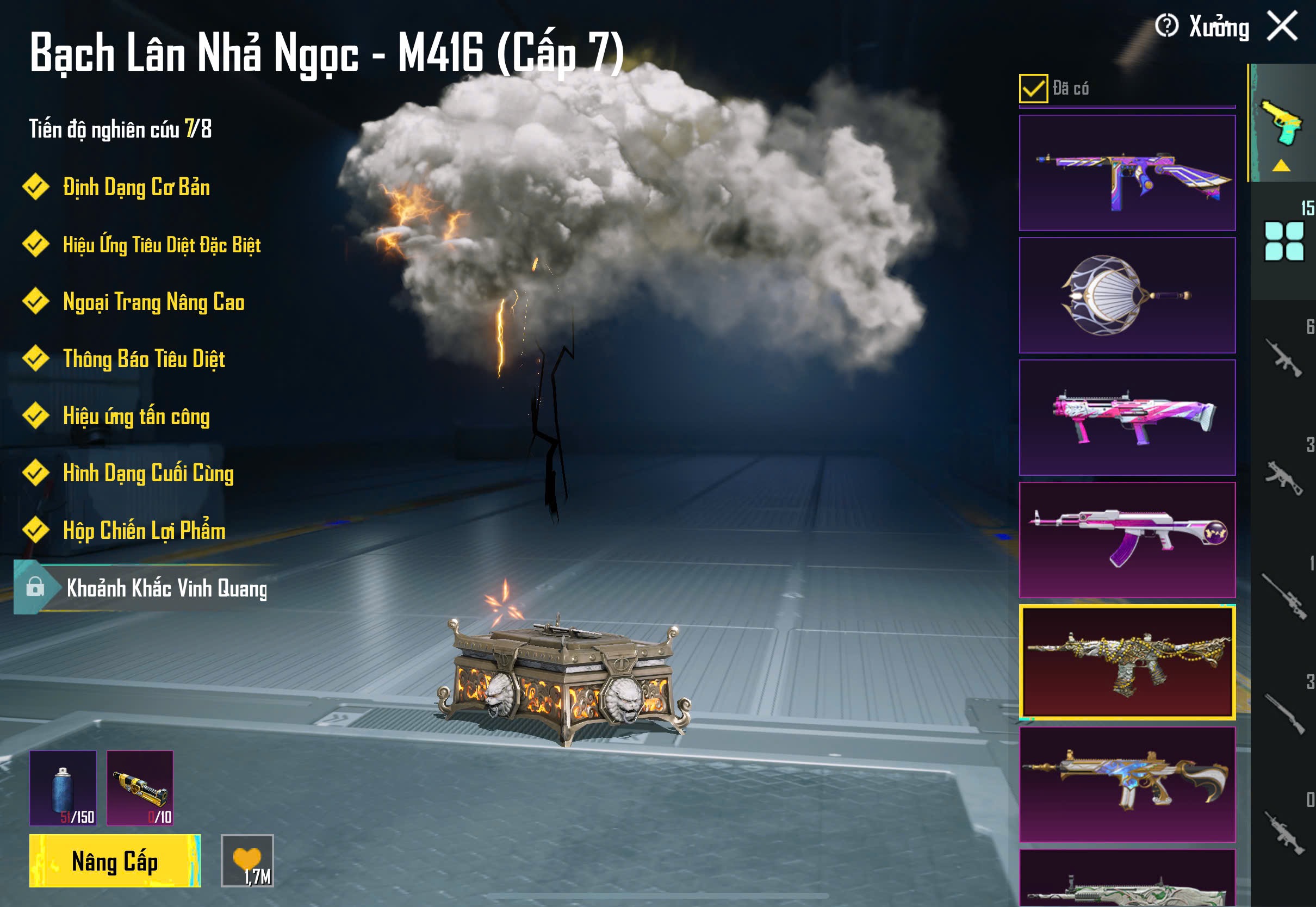Show Hình Dạng Cuối Cùng form
The width and height of the screenshot is (1316, 907).
point(148,474)
